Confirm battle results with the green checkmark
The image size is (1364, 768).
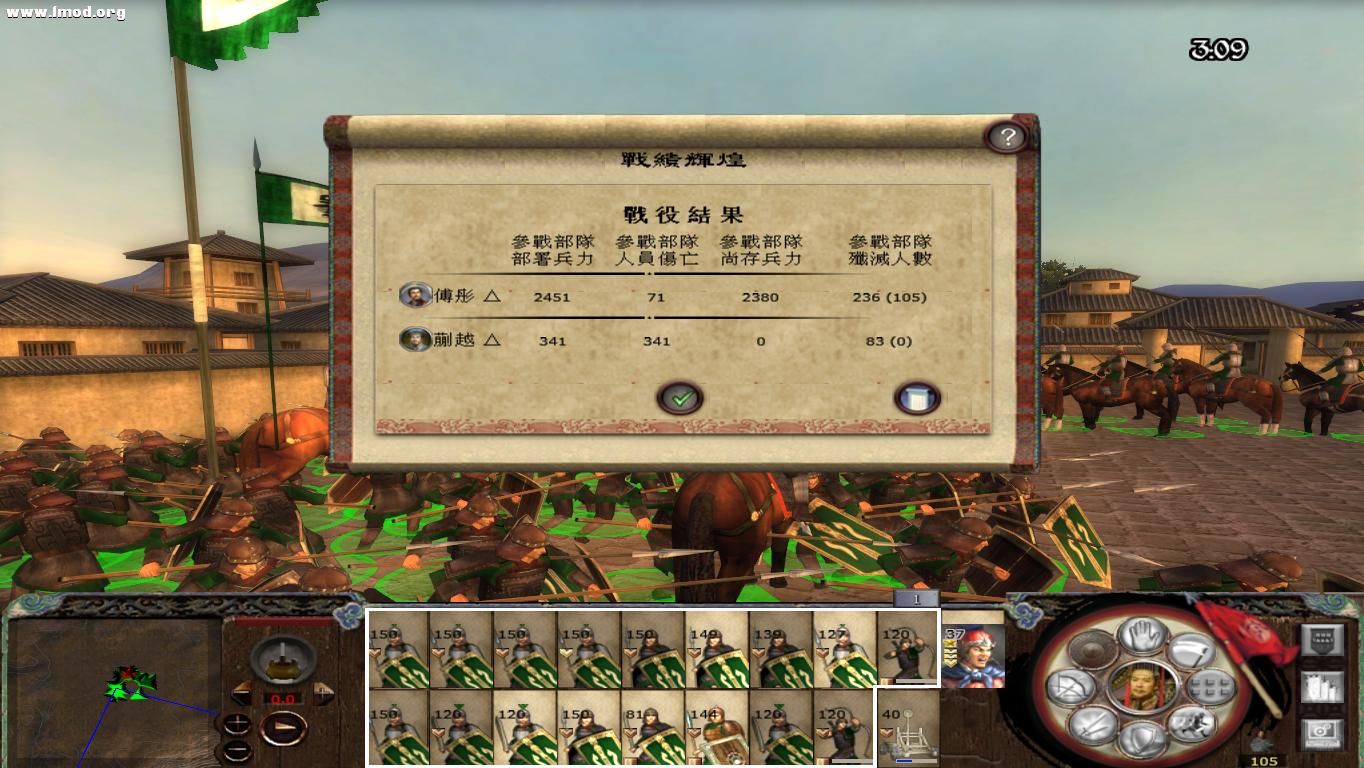681,397
